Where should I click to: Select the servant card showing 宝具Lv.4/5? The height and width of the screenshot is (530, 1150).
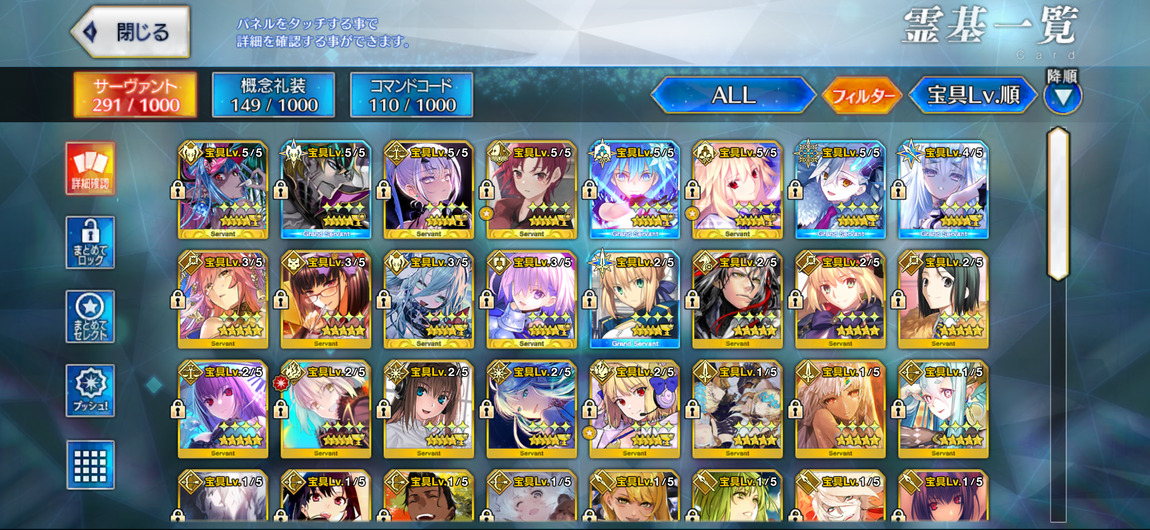click(x=942, y=189)
